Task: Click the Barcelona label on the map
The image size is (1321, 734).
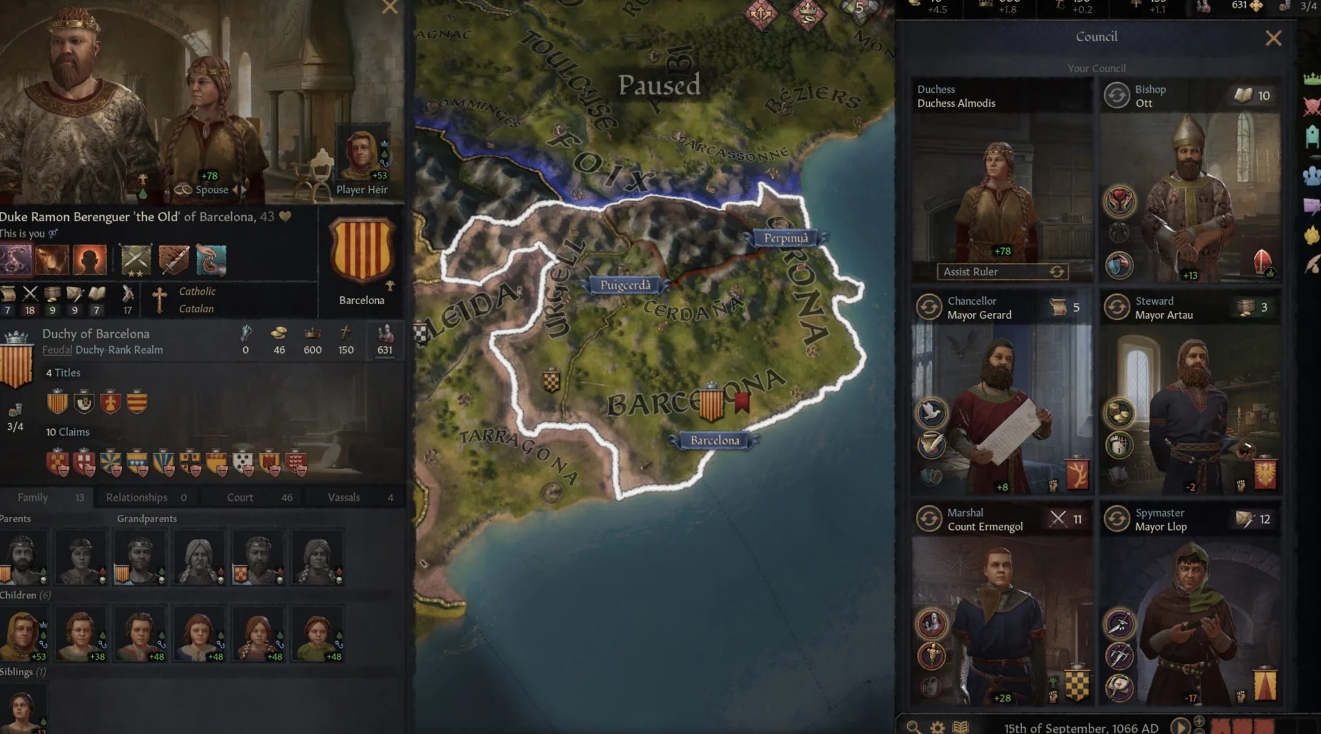Action: 713,440
